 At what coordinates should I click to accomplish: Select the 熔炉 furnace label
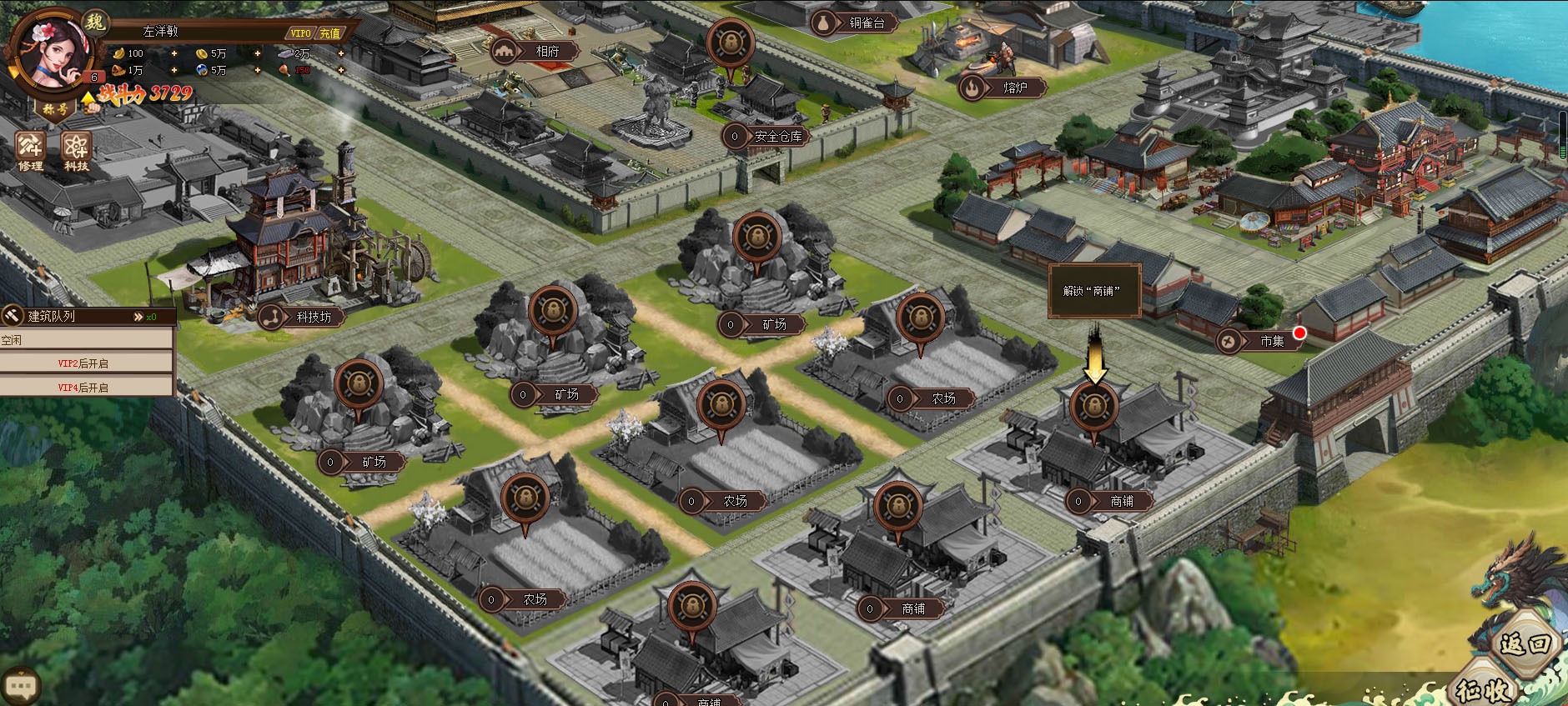coord(1014,88)
